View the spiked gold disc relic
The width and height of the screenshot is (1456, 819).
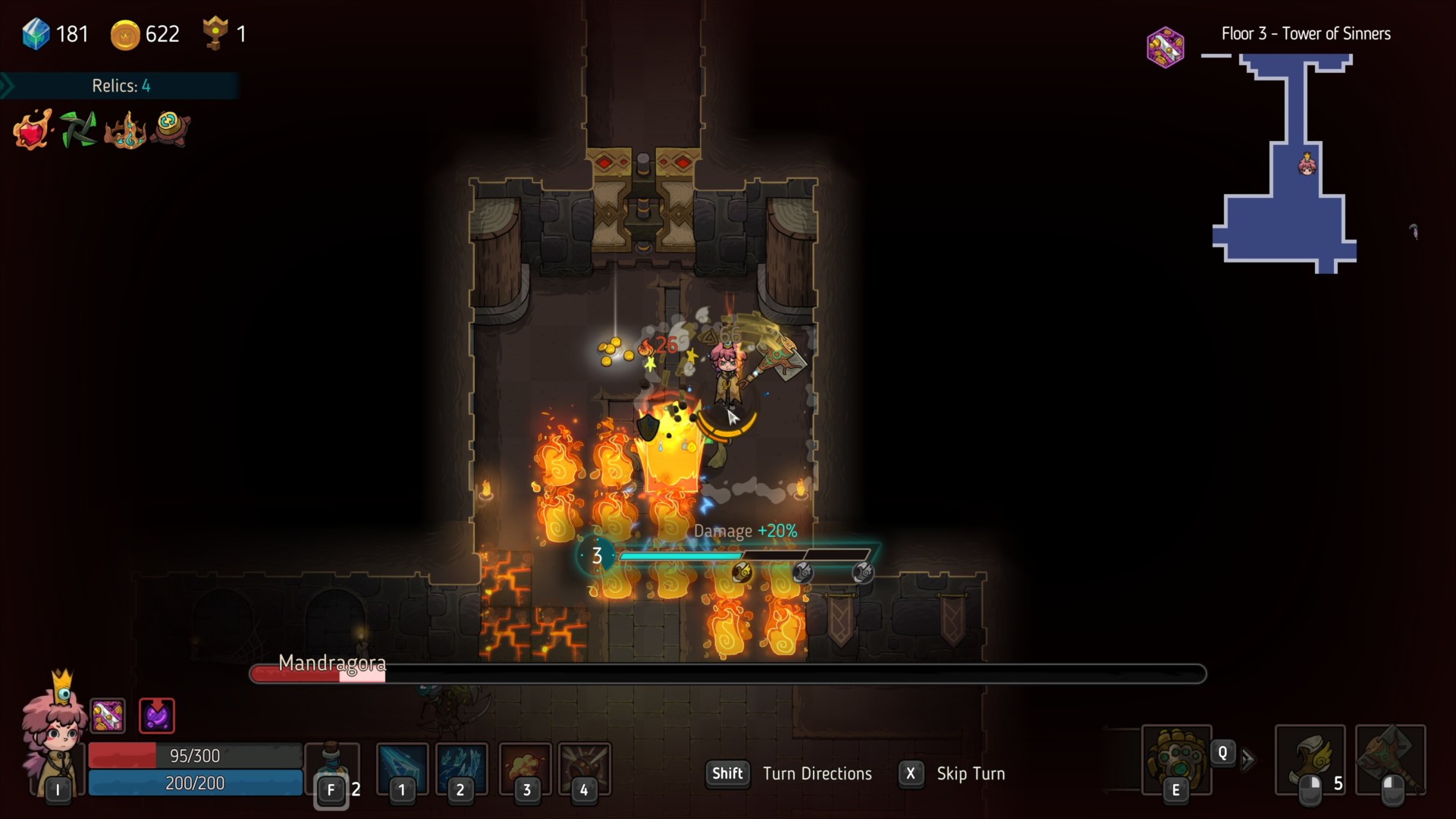tap(170, 127)
